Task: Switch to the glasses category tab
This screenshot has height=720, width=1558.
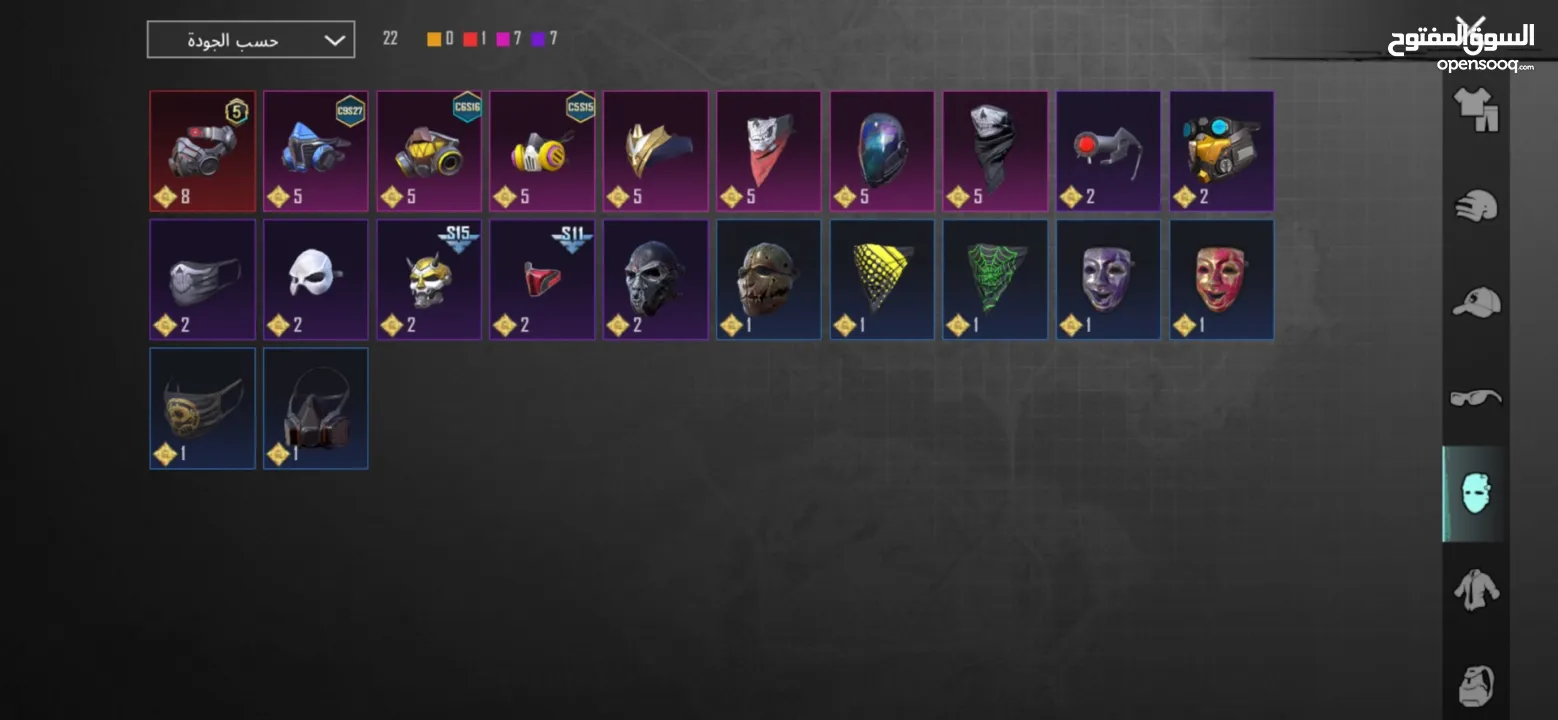Action: (1475, 398)
